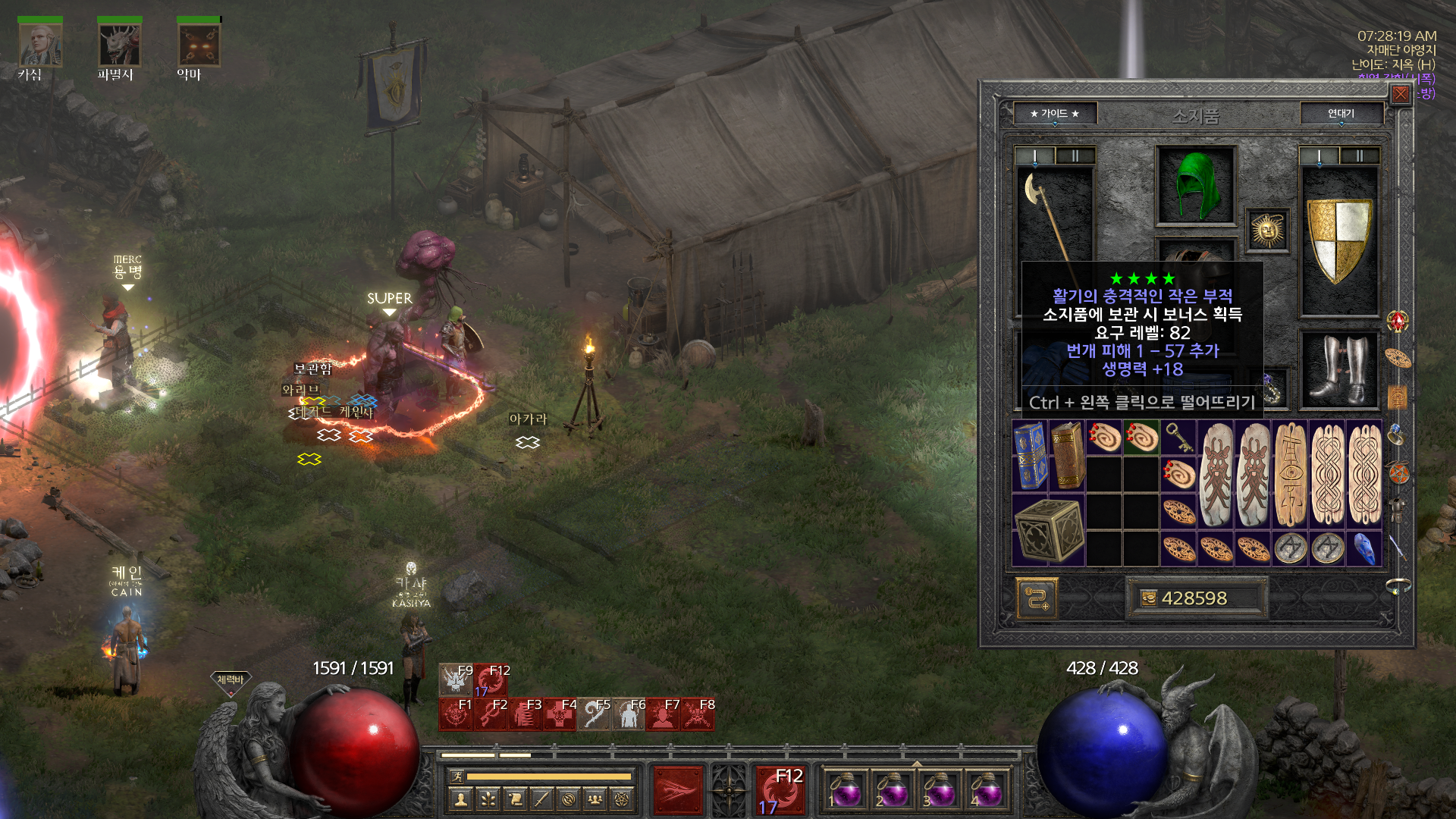Select the green hood helmet slot
The width and height of the screenshot is (1456, 819).
[1195, 186]
